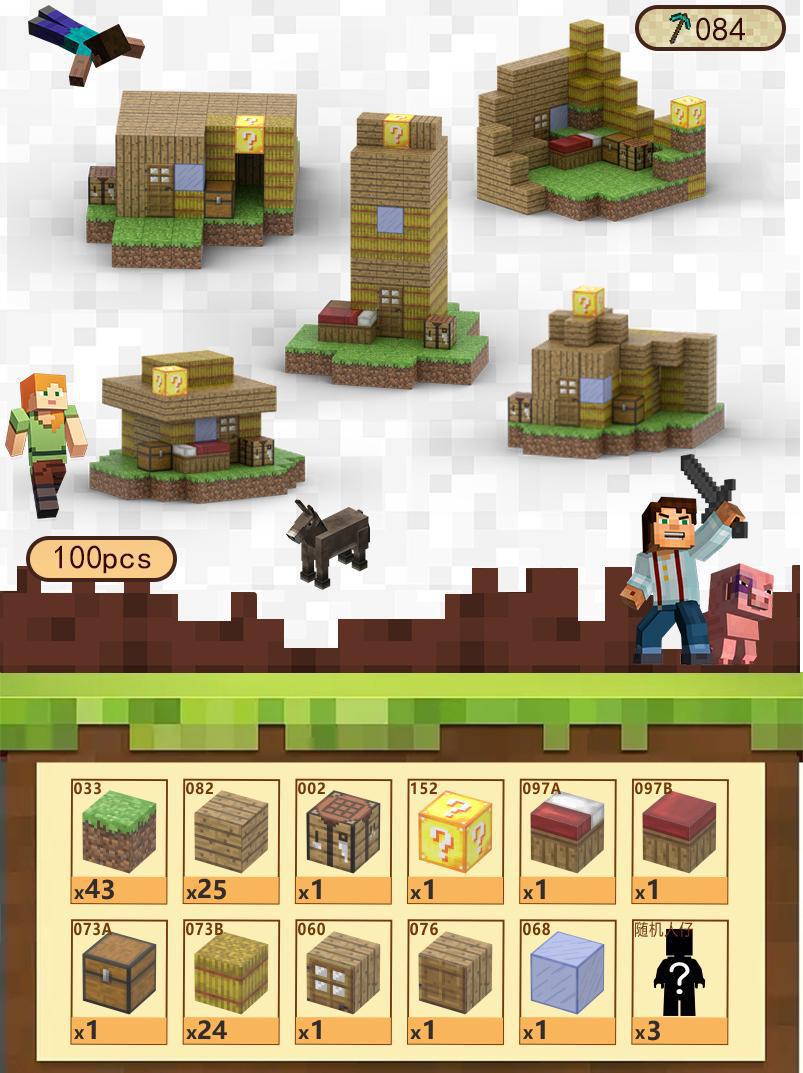Image resolution: width=803 pixels, height=1073 pixels.
Task: Select the hay bale block 073B
Action: pos(231,982)
